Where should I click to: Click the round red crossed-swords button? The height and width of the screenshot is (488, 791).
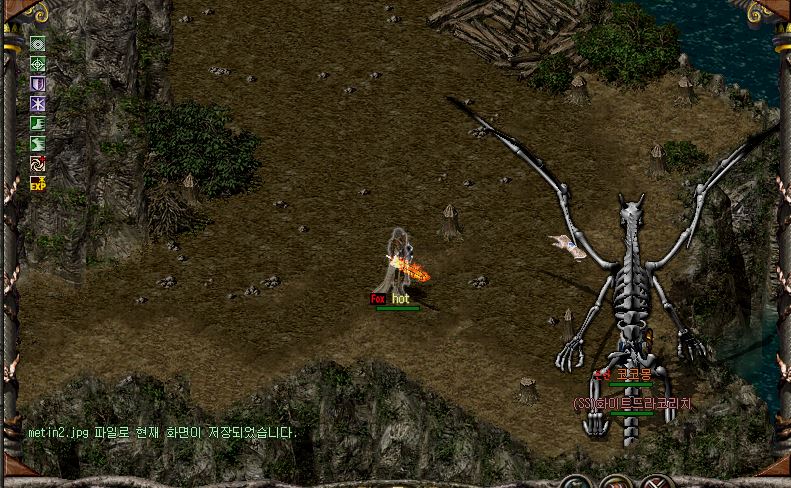[x=655, y=482]
